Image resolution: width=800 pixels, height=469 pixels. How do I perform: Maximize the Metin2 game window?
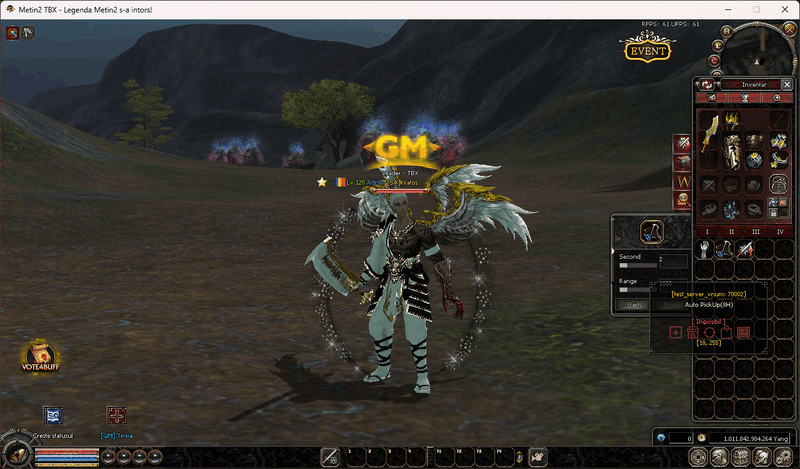tap(756, 9)
